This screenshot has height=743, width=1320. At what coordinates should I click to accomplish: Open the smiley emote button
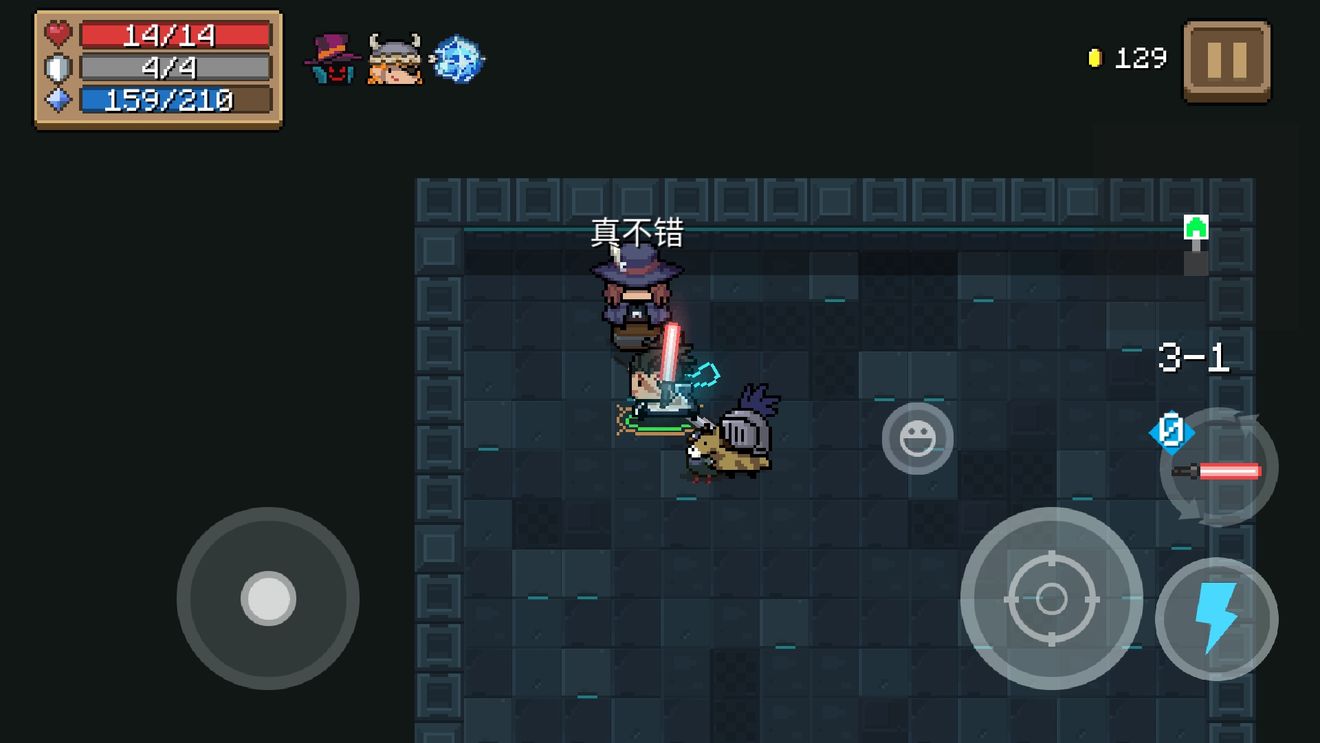(917, 438)
